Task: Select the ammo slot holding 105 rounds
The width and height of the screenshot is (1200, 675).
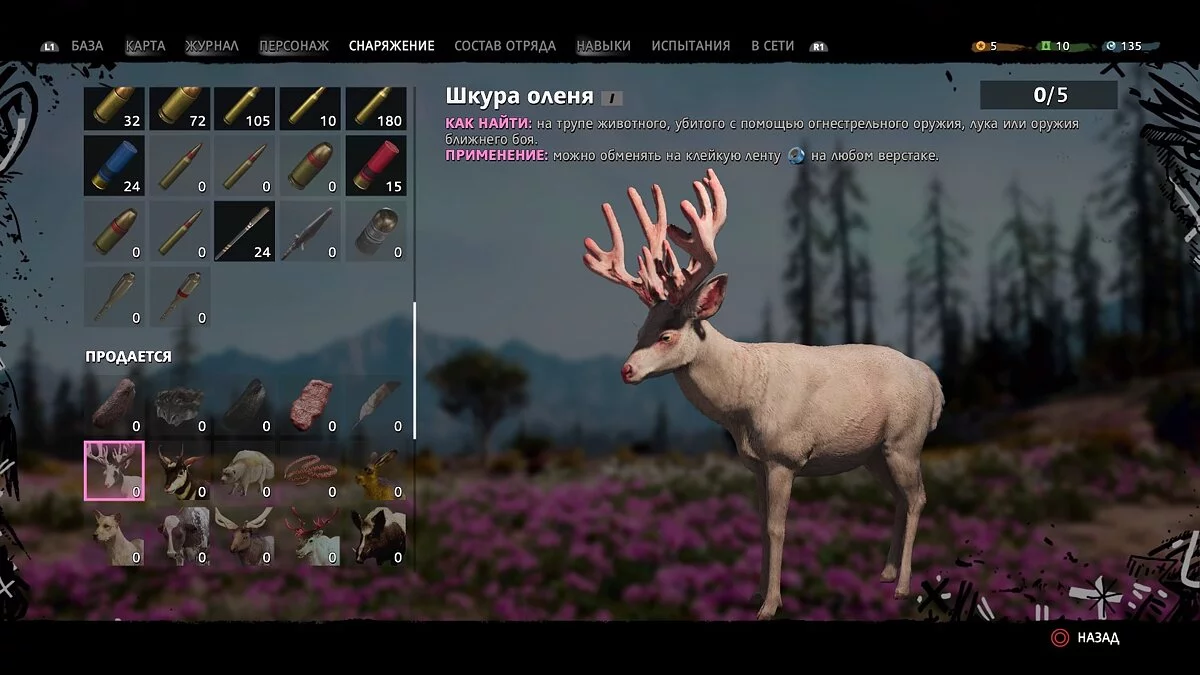Action: tap(245, 108)
